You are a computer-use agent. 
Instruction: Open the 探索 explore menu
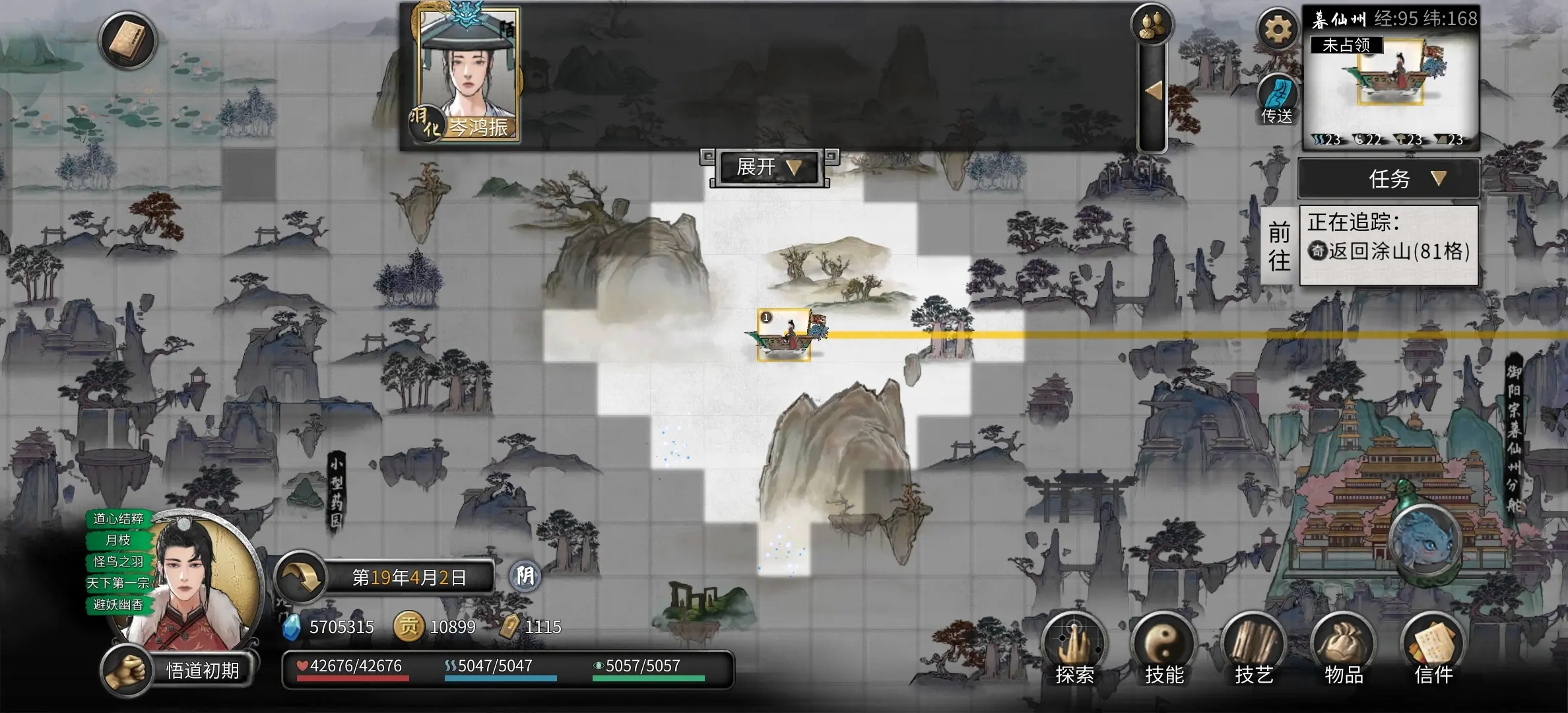(x=1074, y=648)
